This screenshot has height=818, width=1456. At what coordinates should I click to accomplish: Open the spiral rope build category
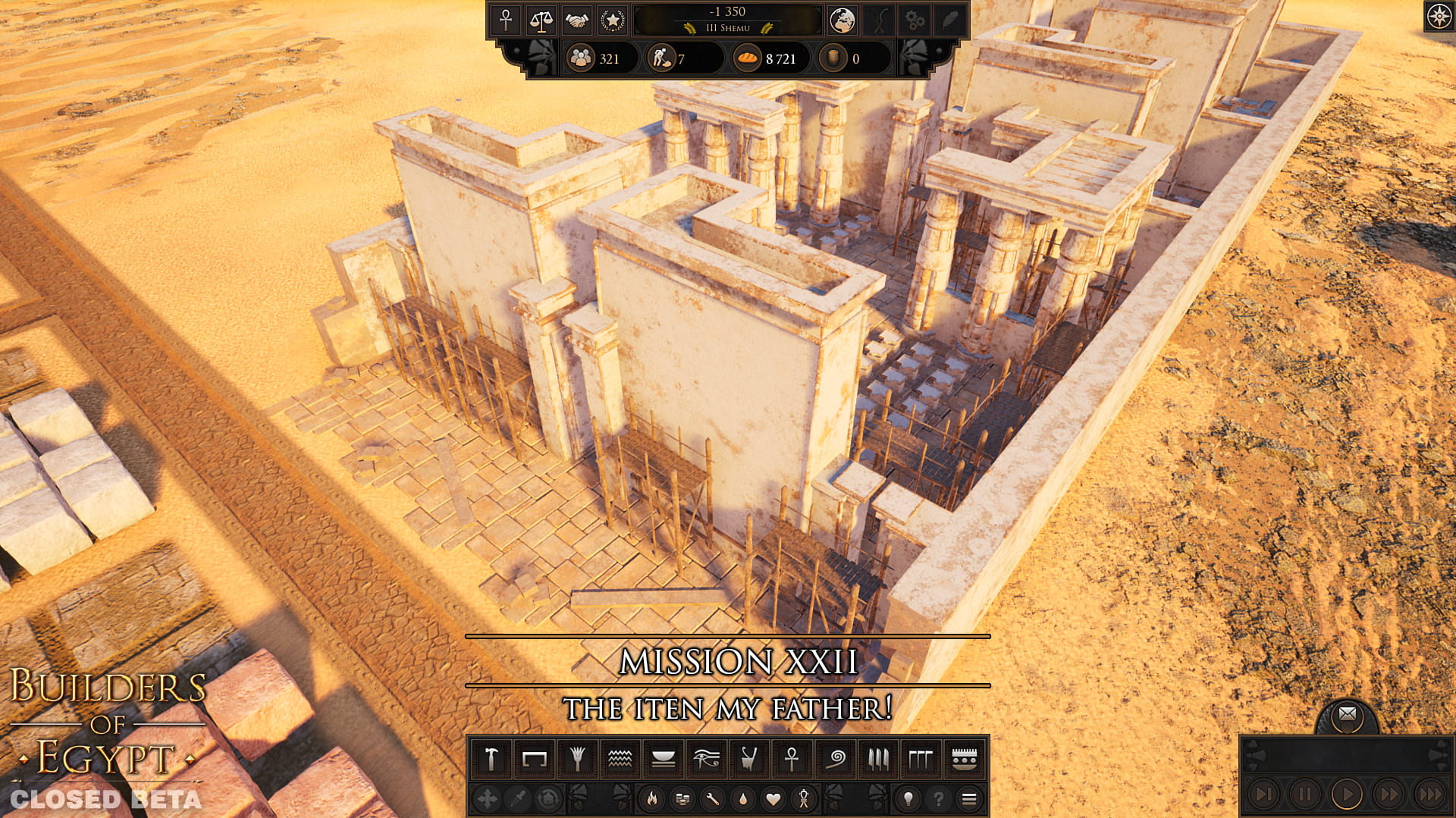pyautogui.click(x=836, y=759)
